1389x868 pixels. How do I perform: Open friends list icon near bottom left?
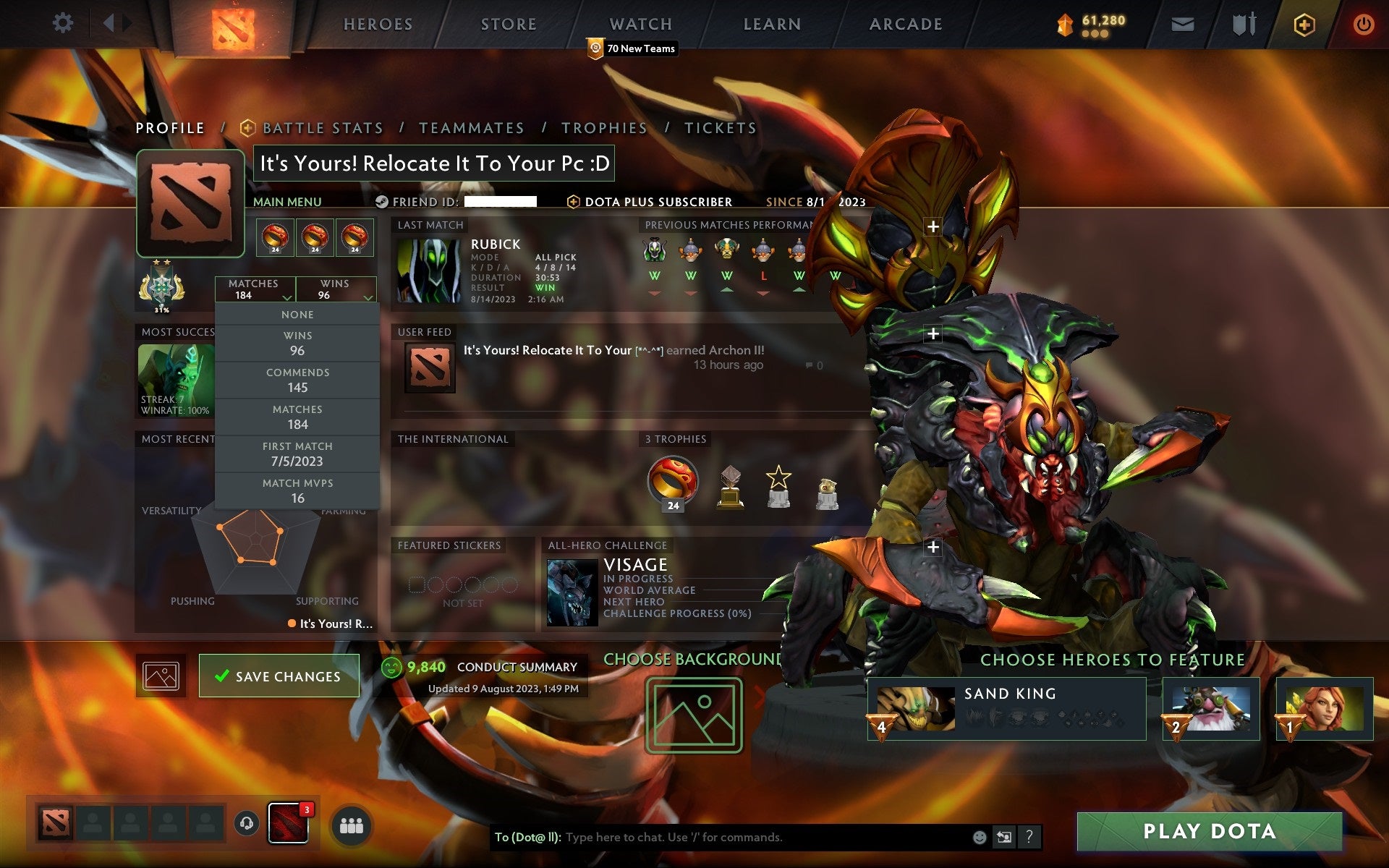coord(350,823)
